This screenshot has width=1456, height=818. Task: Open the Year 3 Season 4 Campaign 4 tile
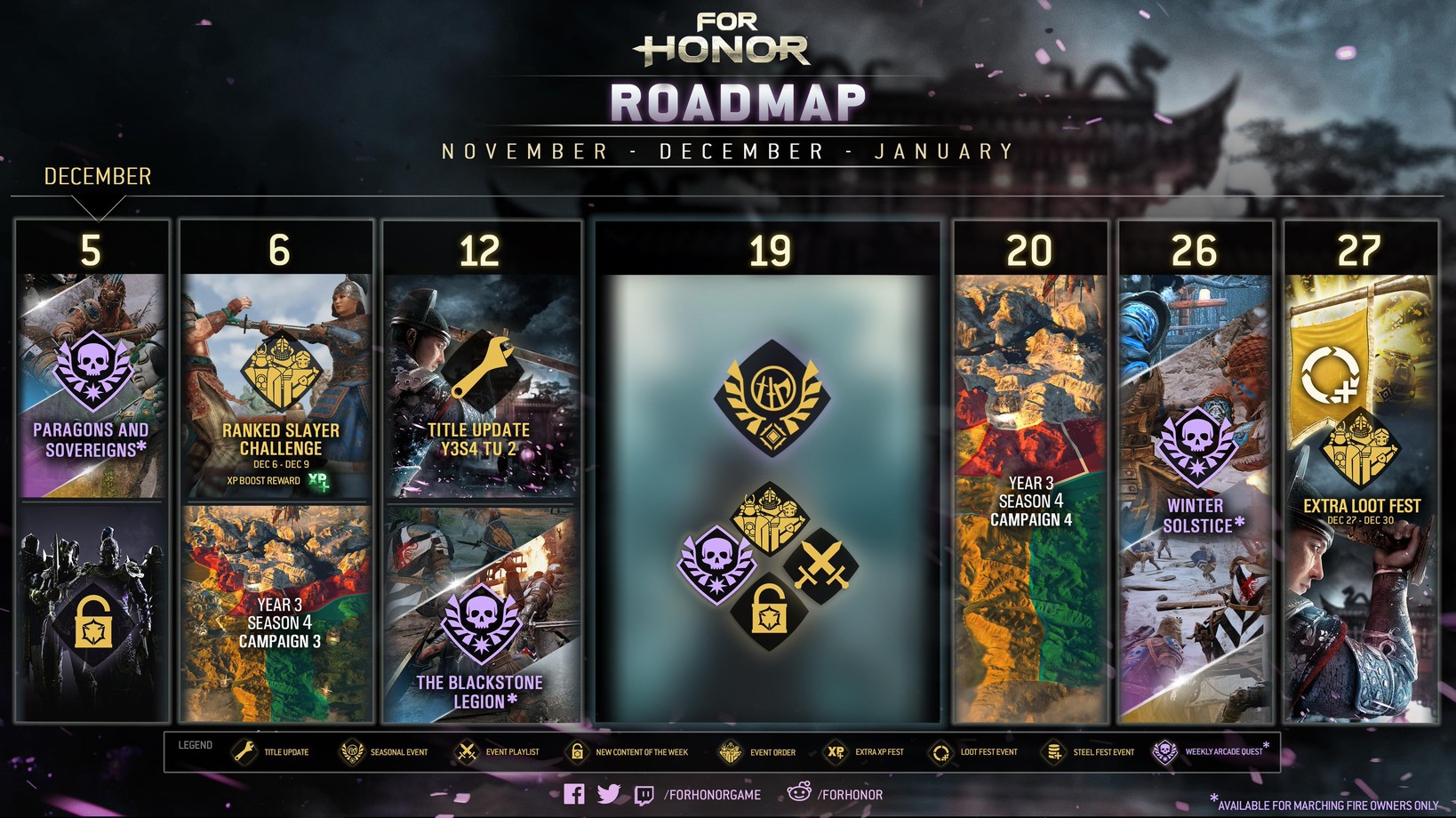pos(1030,498)
